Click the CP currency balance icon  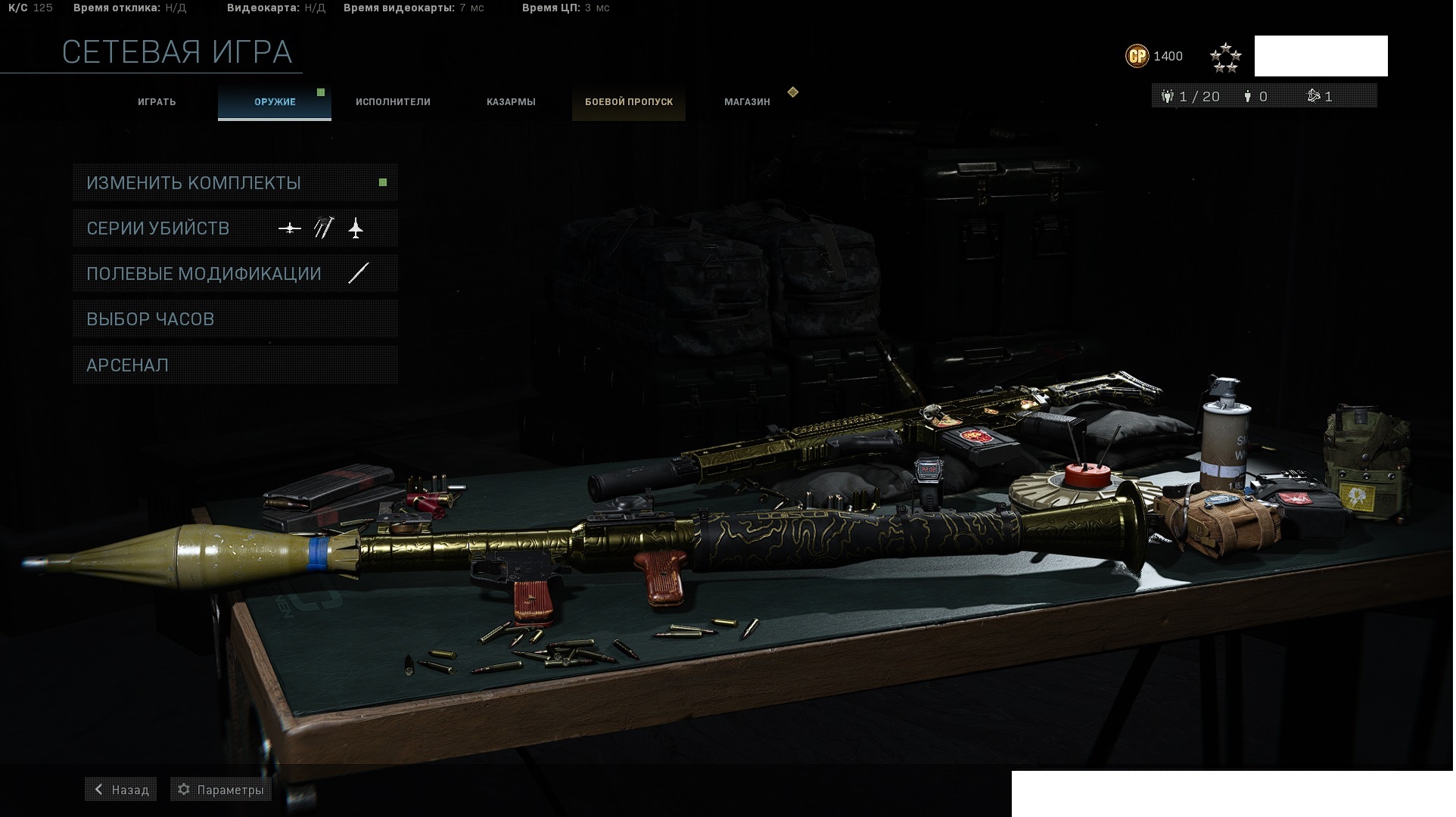[1137, 56]
